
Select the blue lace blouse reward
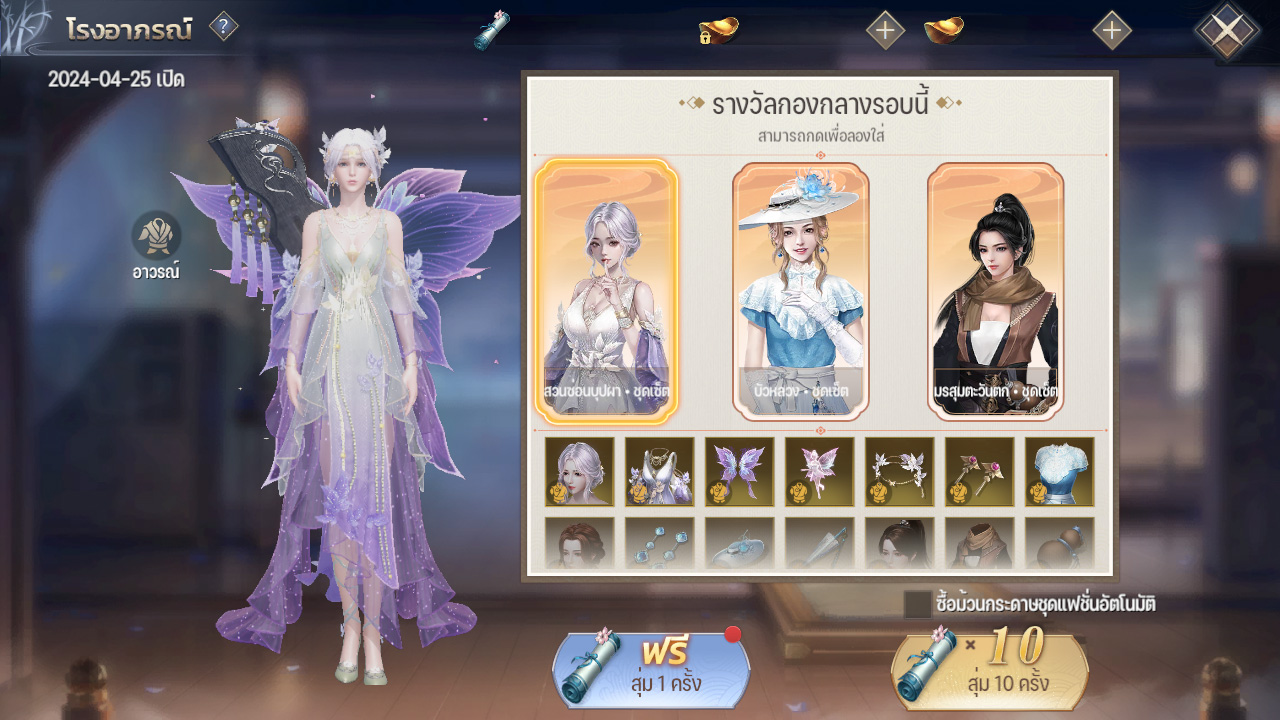click(1060, 471)
